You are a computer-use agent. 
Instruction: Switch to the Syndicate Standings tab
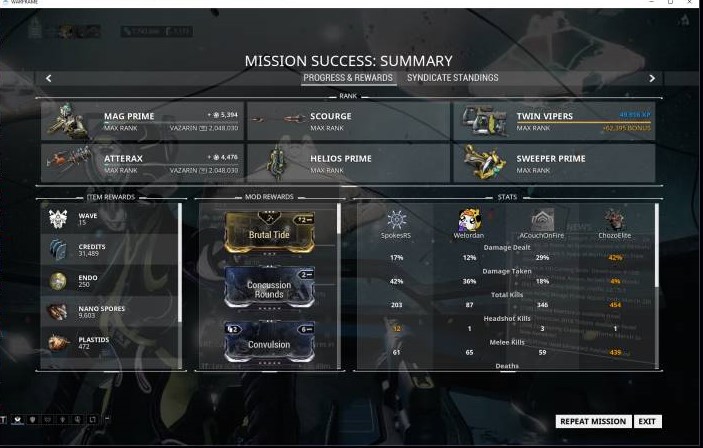[x=450, y=78]
